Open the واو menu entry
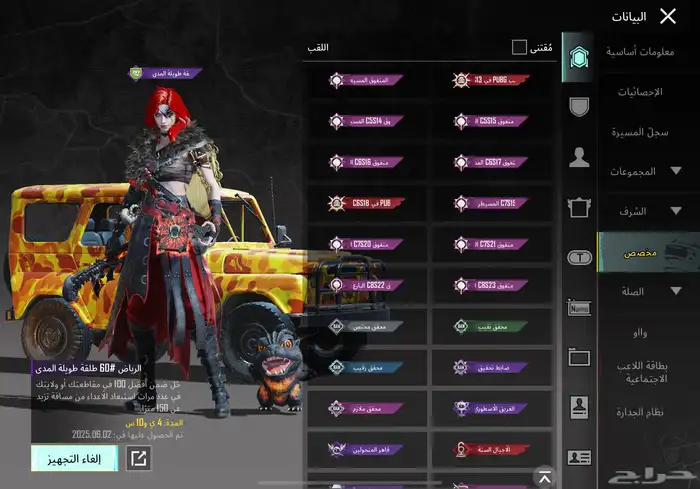This screenshot has height=489, width=700. point(639,331)
